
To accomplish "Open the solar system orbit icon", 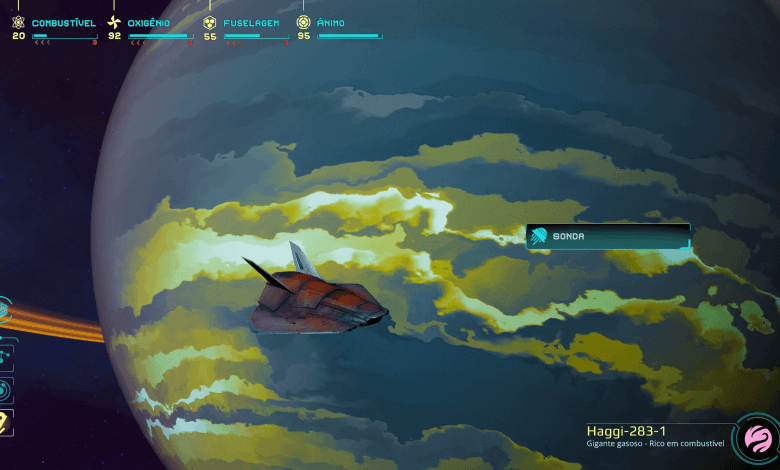I will coord(5,389).
